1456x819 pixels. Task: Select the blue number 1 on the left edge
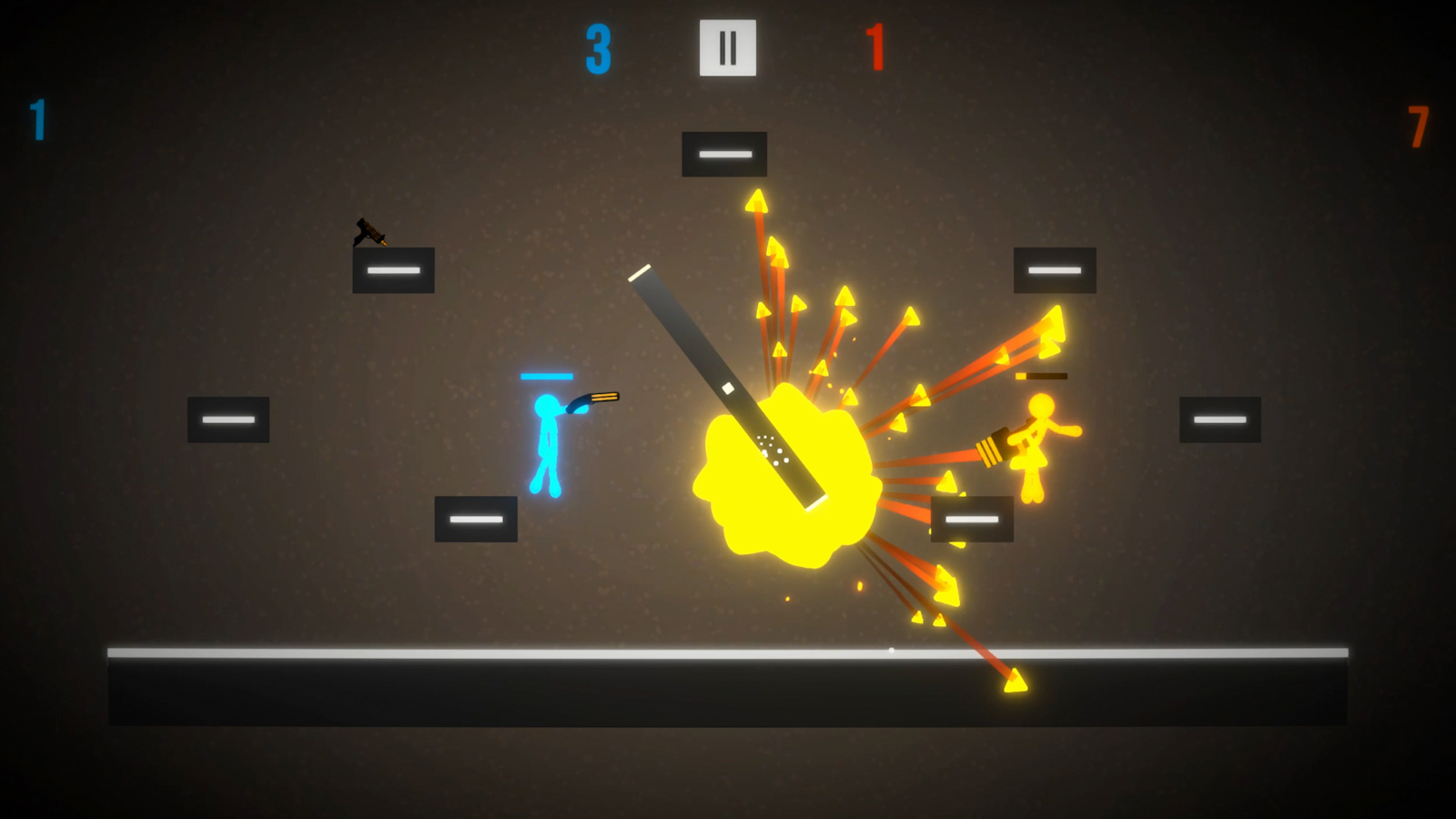coord(38,116)
